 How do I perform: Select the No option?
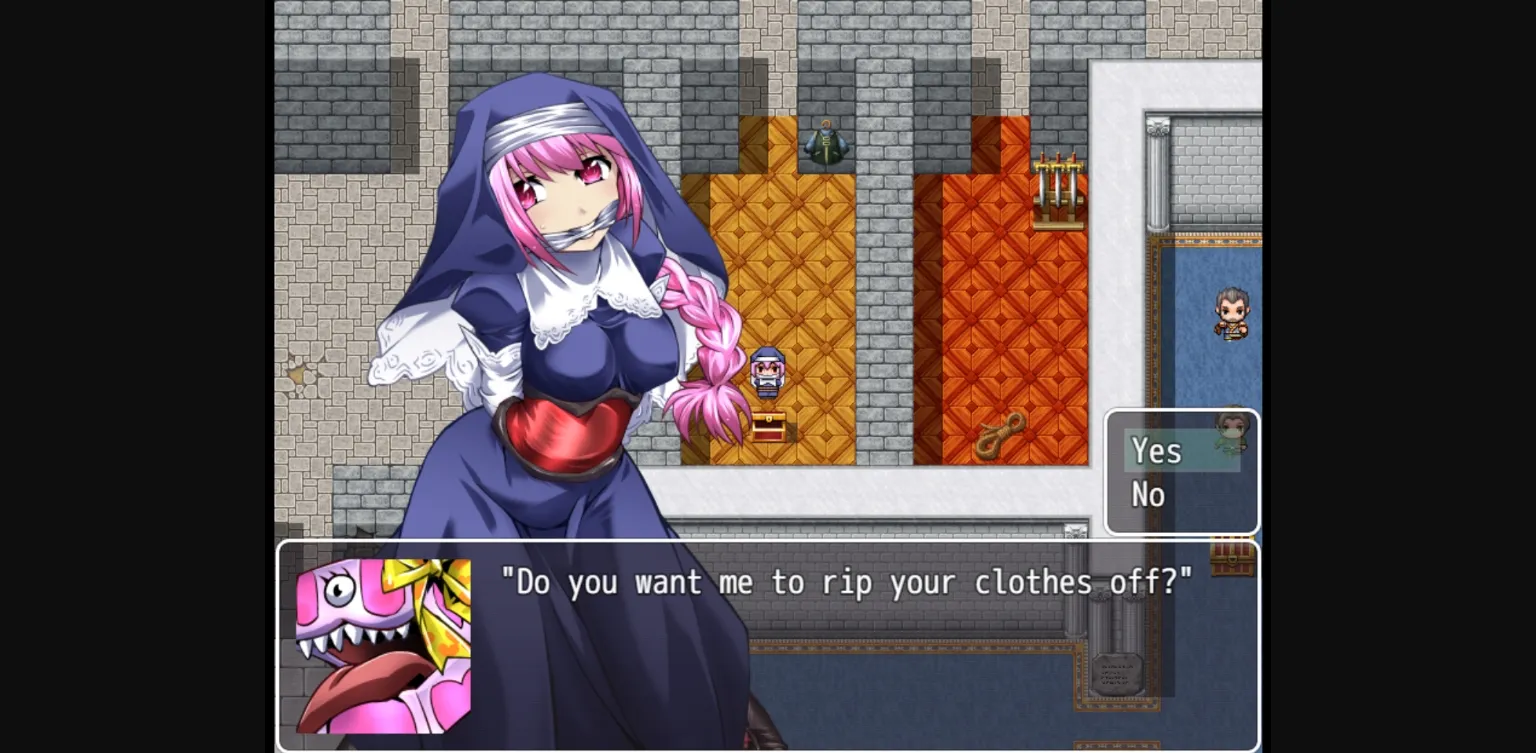click(1147, 494)
